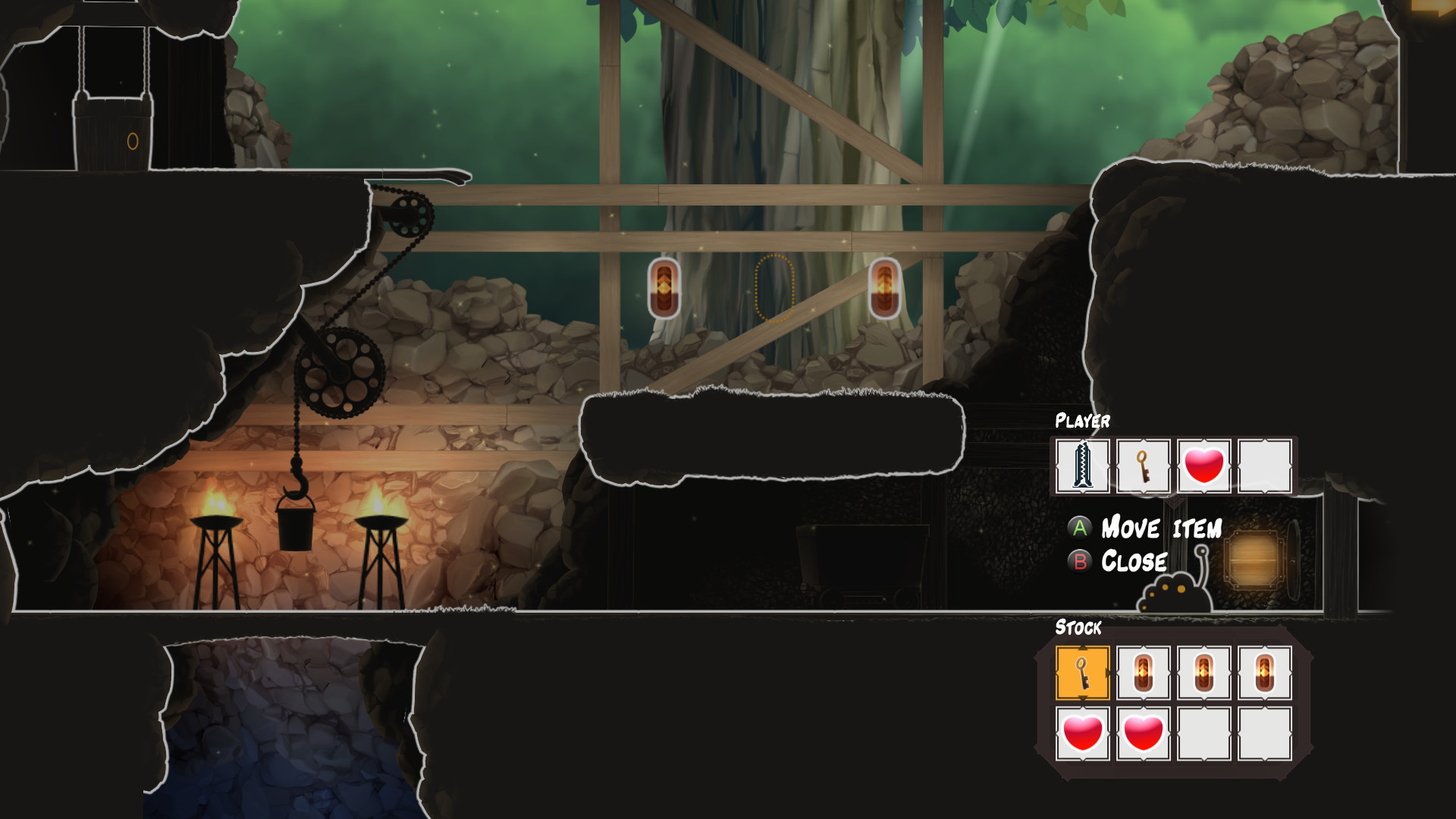Image resolution: width=1456 pixels, height=819 pixels.
Task: Click the Stock panel title label
Action: [x=1078, y=628]
